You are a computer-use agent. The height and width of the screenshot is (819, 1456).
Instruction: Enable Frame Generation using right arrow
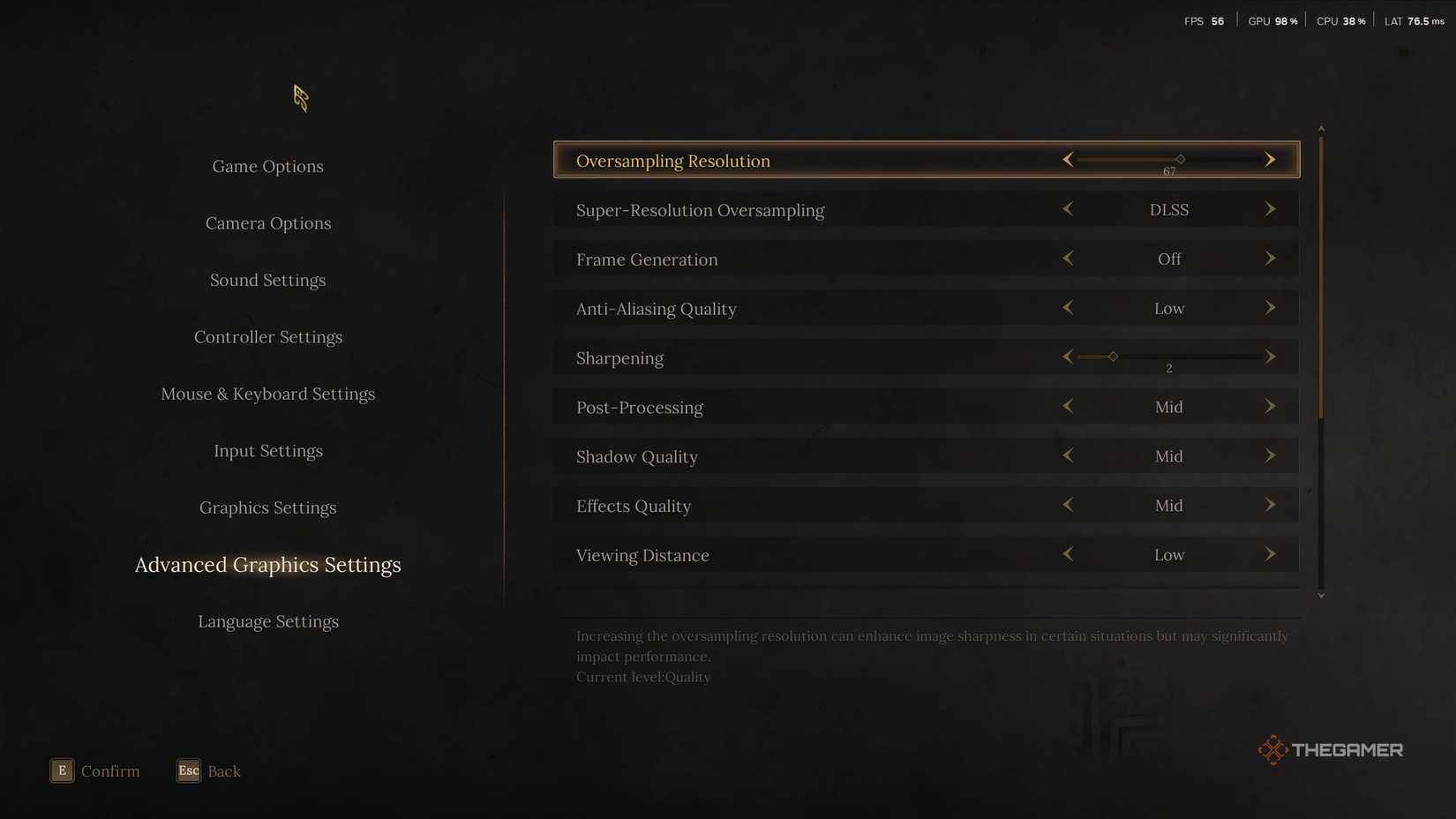click(1271, 259)
